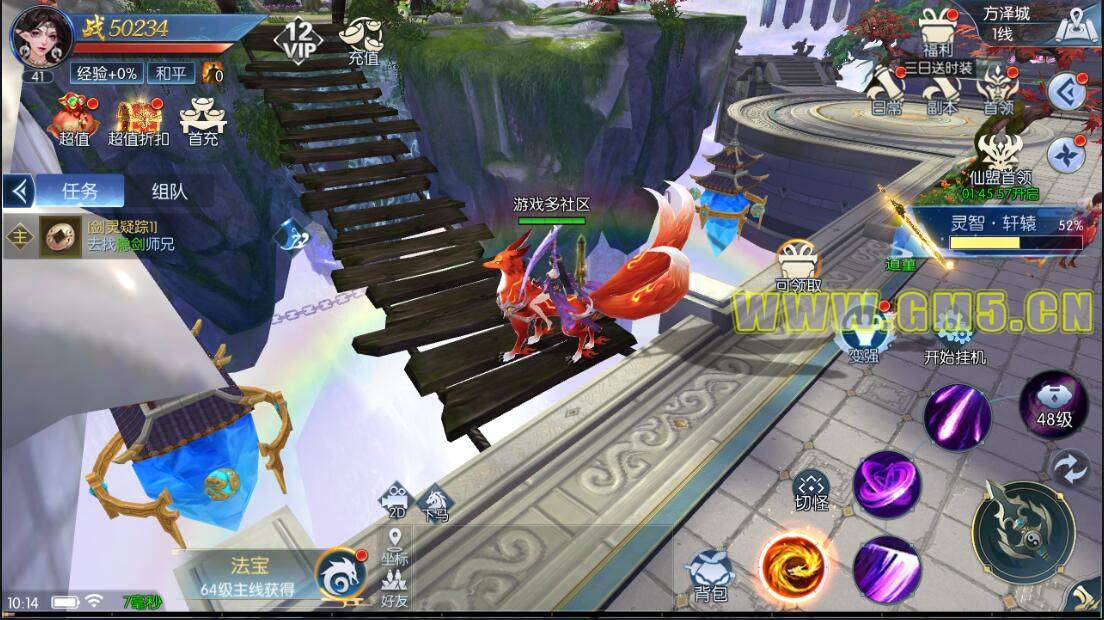The width and height of the screenshot is (1104, 620).
Task: Open the 福利 welfare gift icon
Action: [938, 32]
